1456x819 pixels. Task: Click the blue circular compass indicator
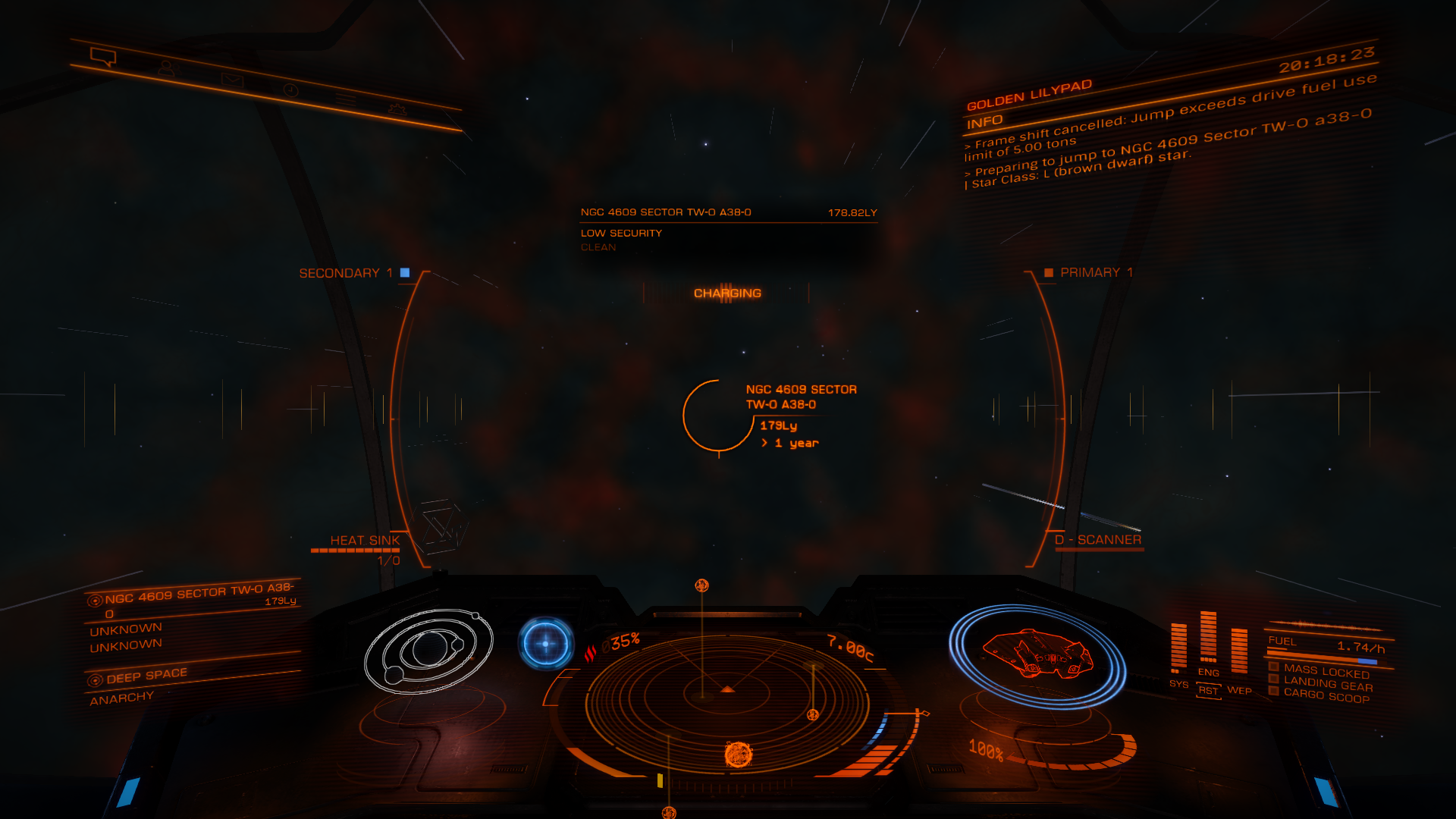[x=545, y=644]
